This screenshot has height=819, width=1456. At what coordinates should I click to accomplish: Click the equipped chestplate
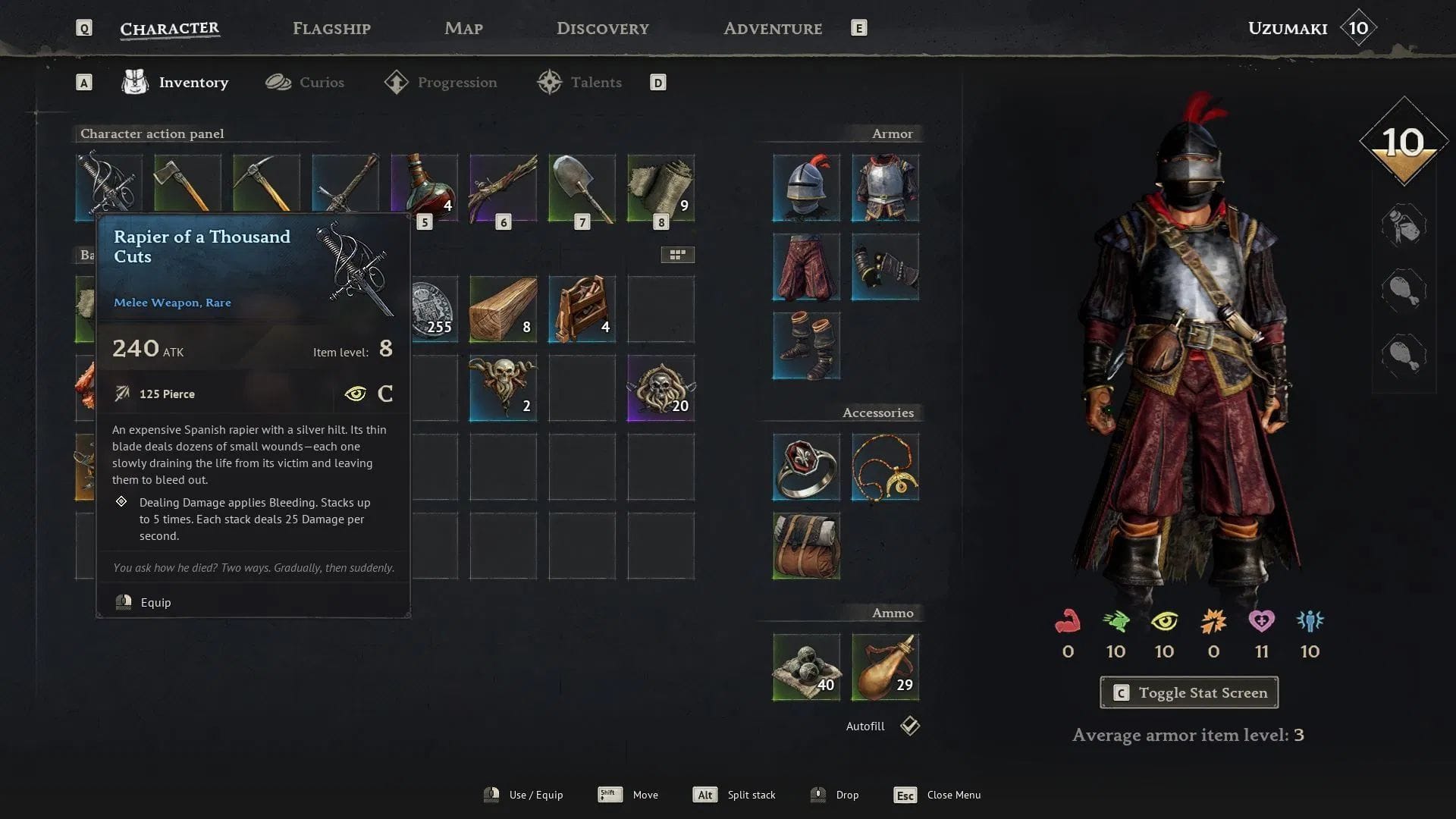(885, 188)
